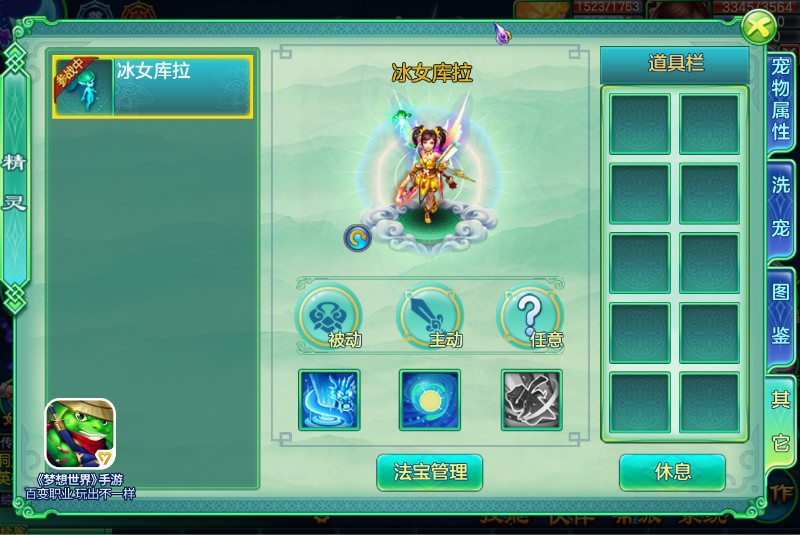Image resolution: width=800 pixels, height=535 pixels.
Task: Select 冰女库拉 in the spirit list
Action: coord(152,86)
